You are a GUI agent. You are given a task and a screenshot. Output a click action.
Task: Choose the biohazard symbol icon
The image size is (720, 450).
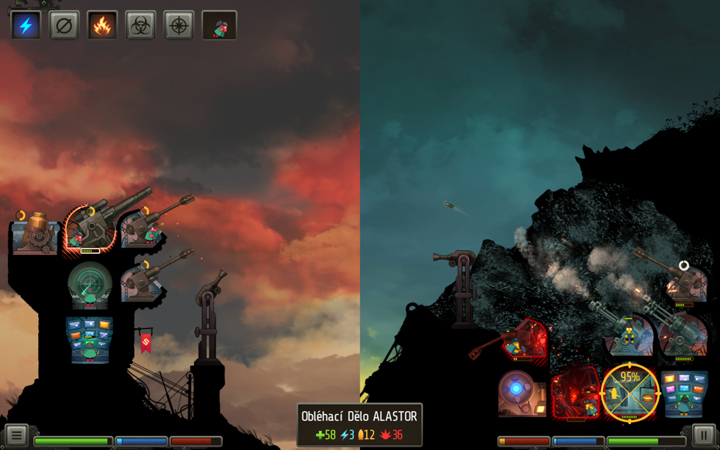(141, 24)
